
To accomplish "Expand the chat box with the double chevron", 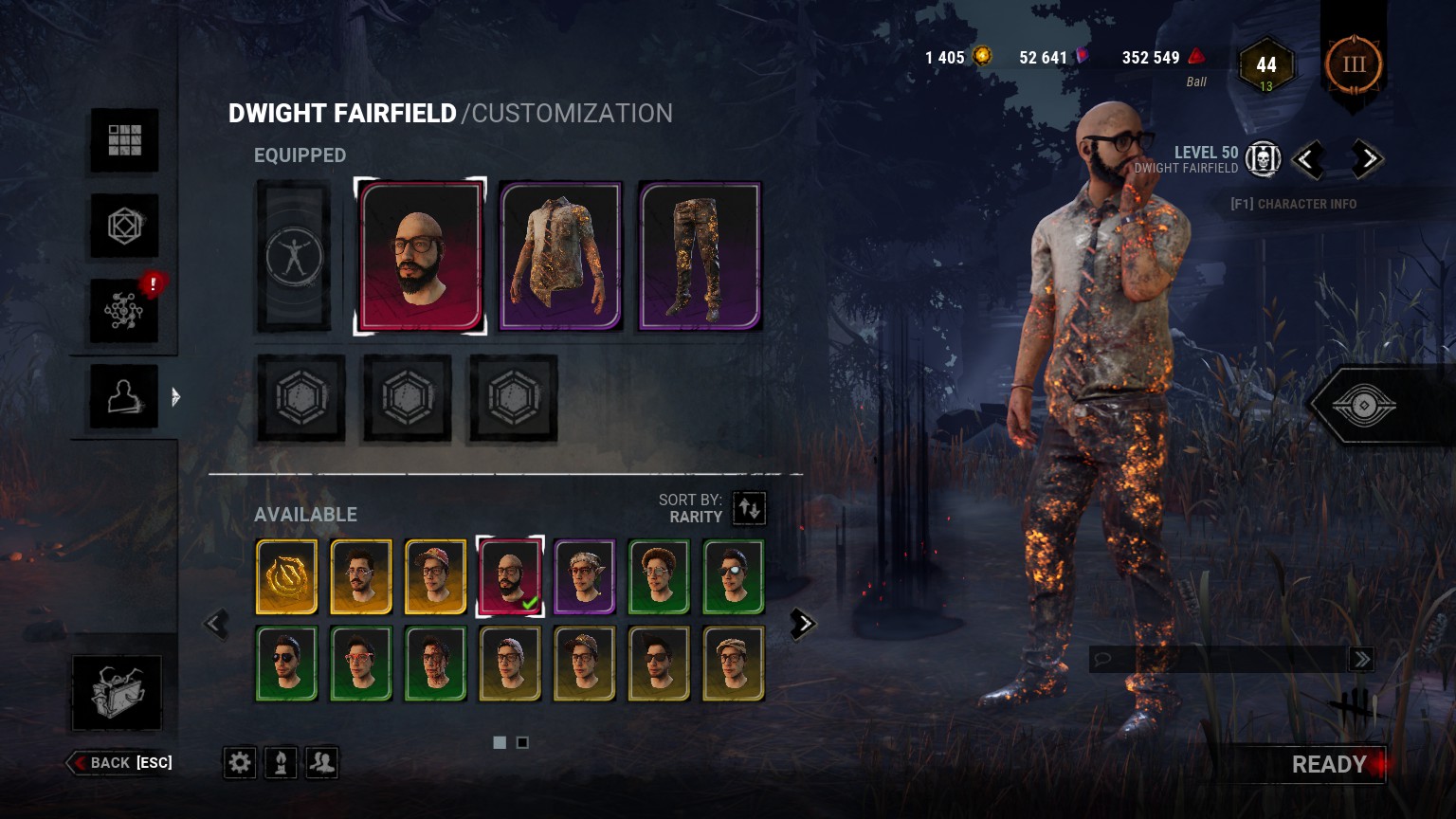I will (x=1361, y=659).
